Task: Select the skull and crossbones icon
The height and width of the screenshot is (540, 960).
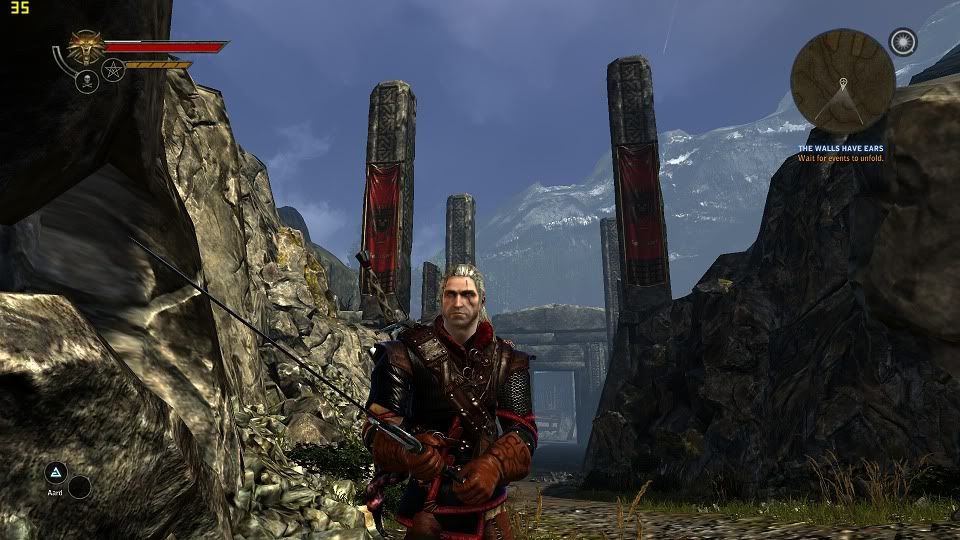Action: (x=86, y=81)
